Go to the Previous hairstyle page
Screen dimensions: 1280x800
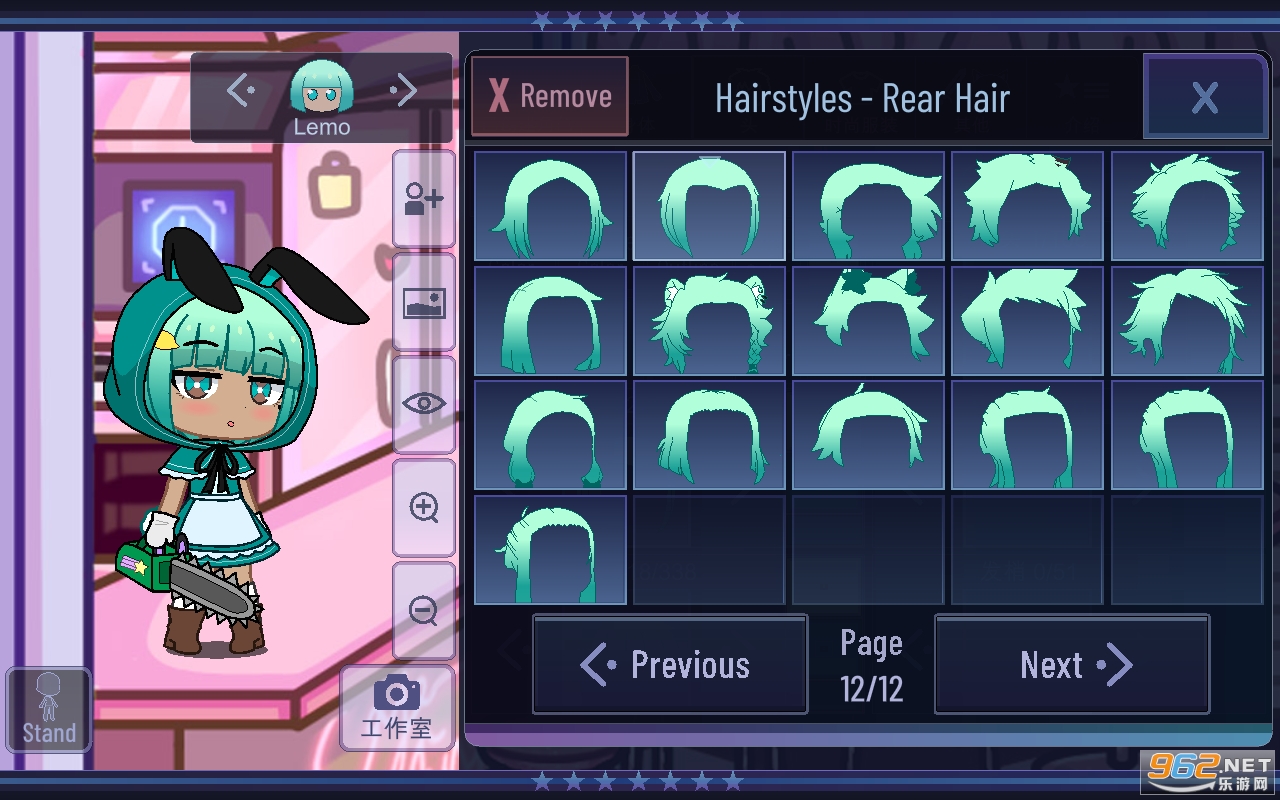[x=669, y=665]
